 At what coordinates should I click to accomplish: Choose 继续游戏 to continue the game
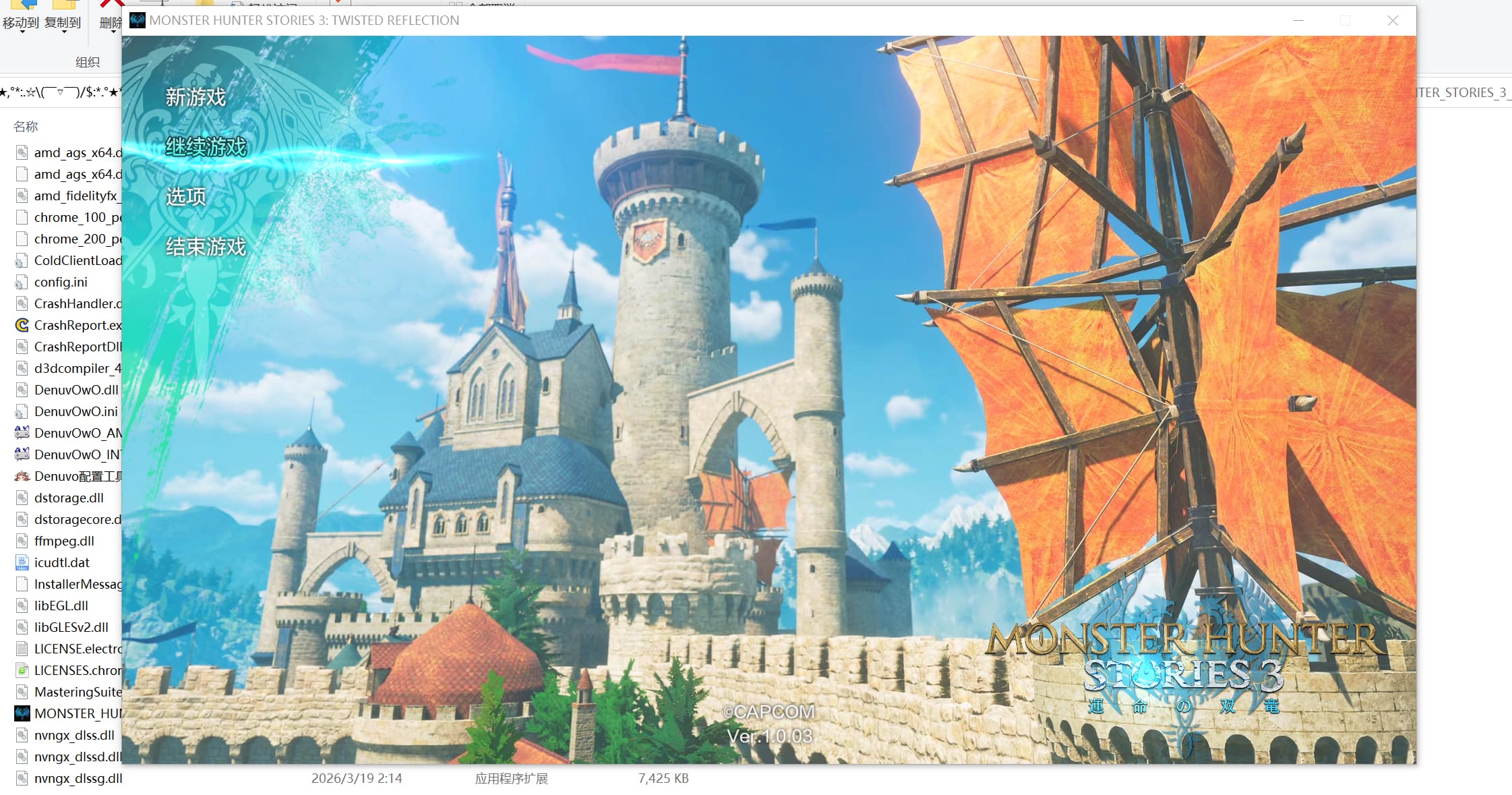[206, 146]
